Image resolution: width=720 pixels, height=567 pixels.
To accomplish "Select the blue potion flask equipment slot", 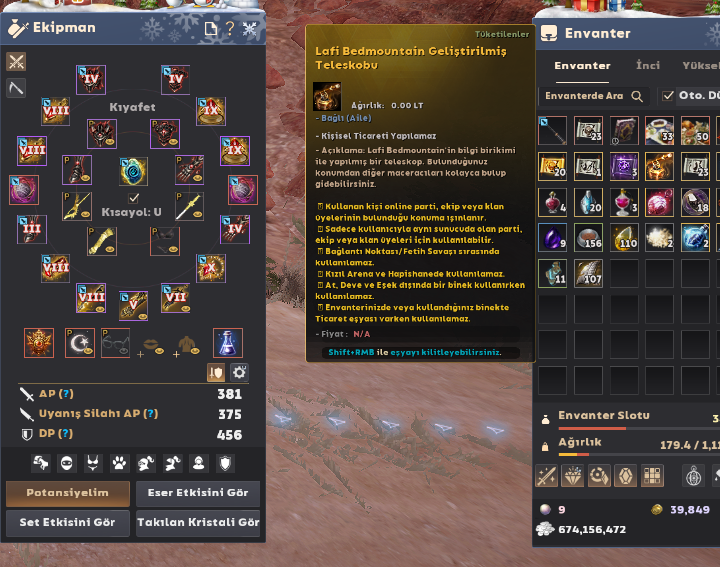I will 228,343.
